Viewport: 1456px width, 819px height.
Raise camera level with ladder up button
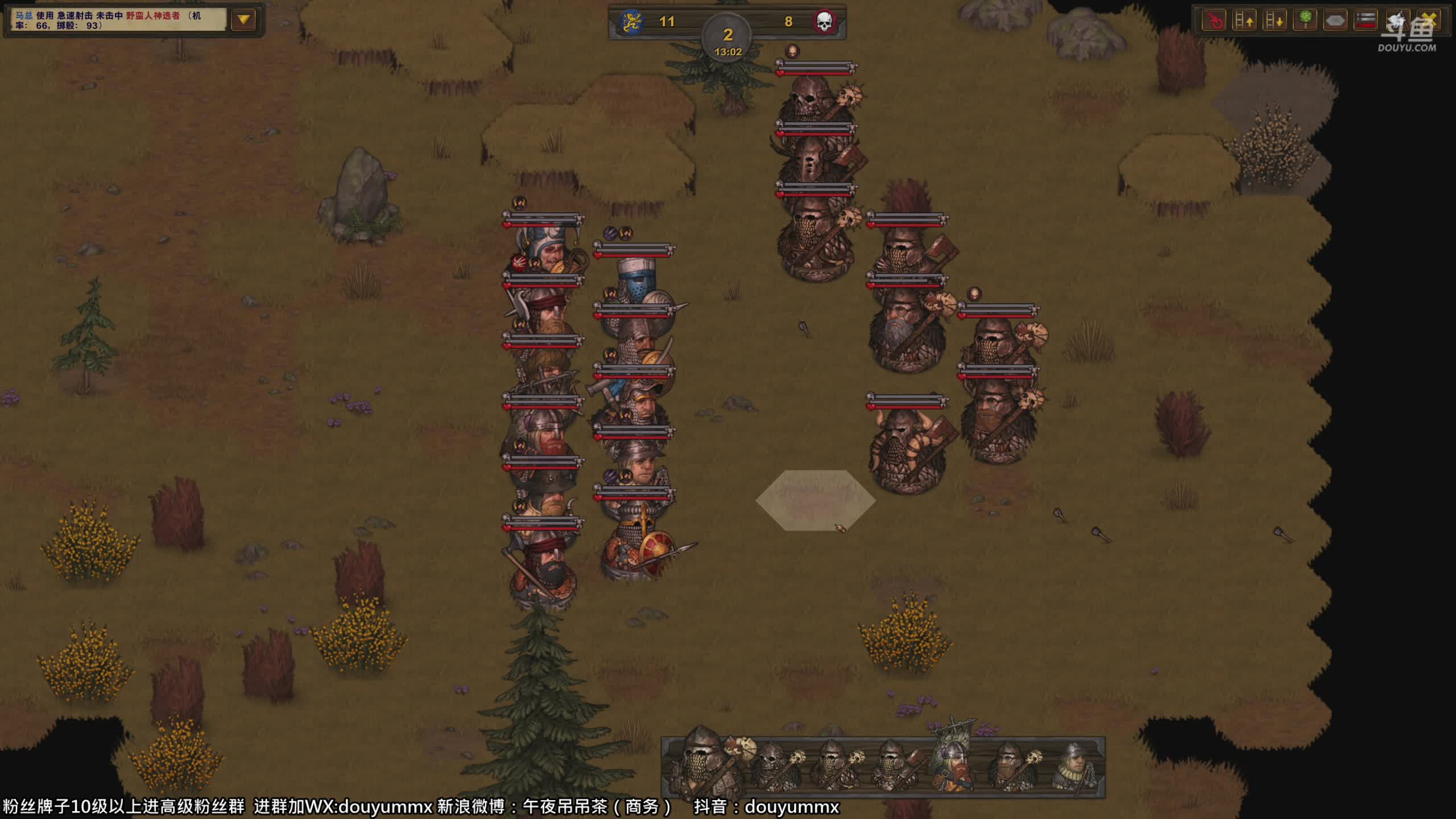tap(1244, 21)
